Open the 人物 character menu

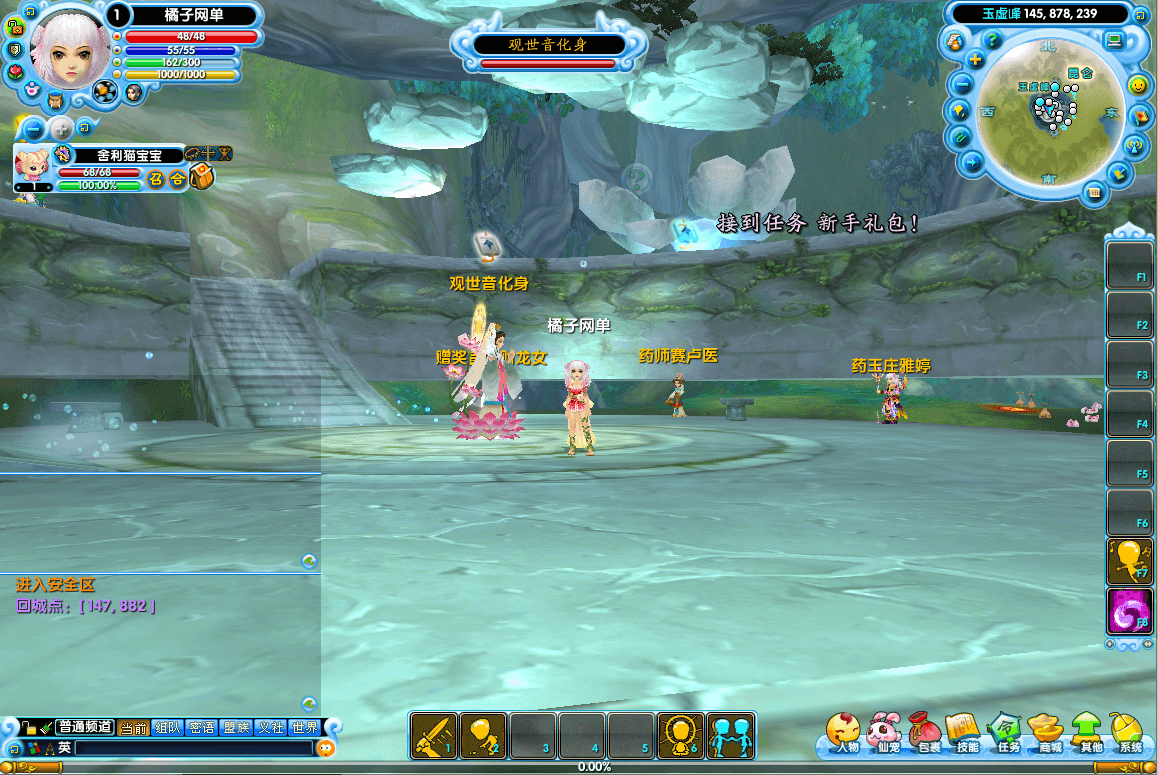pyautogui.click(x=845, y=733)
